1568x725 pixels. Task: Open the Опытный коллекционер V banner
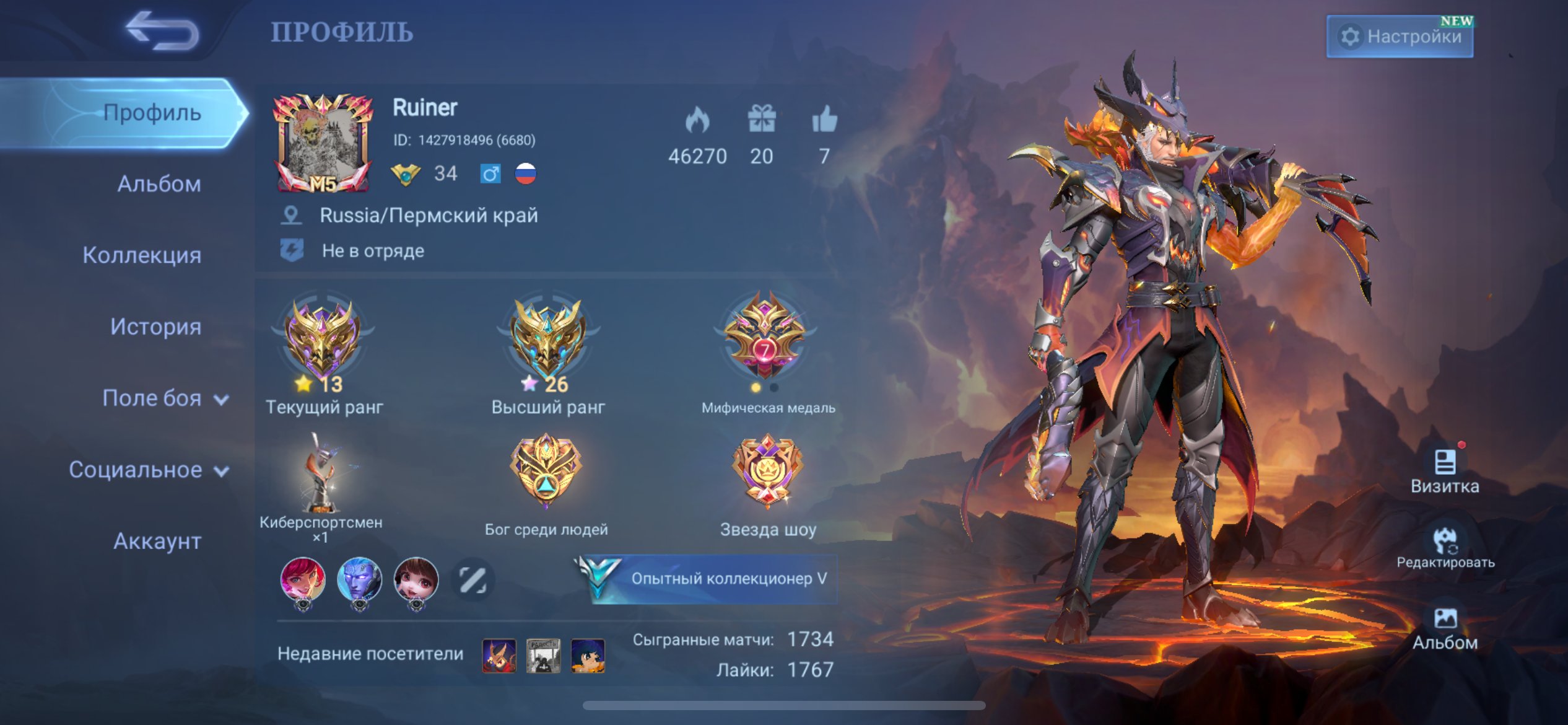[x=710, y=579]
